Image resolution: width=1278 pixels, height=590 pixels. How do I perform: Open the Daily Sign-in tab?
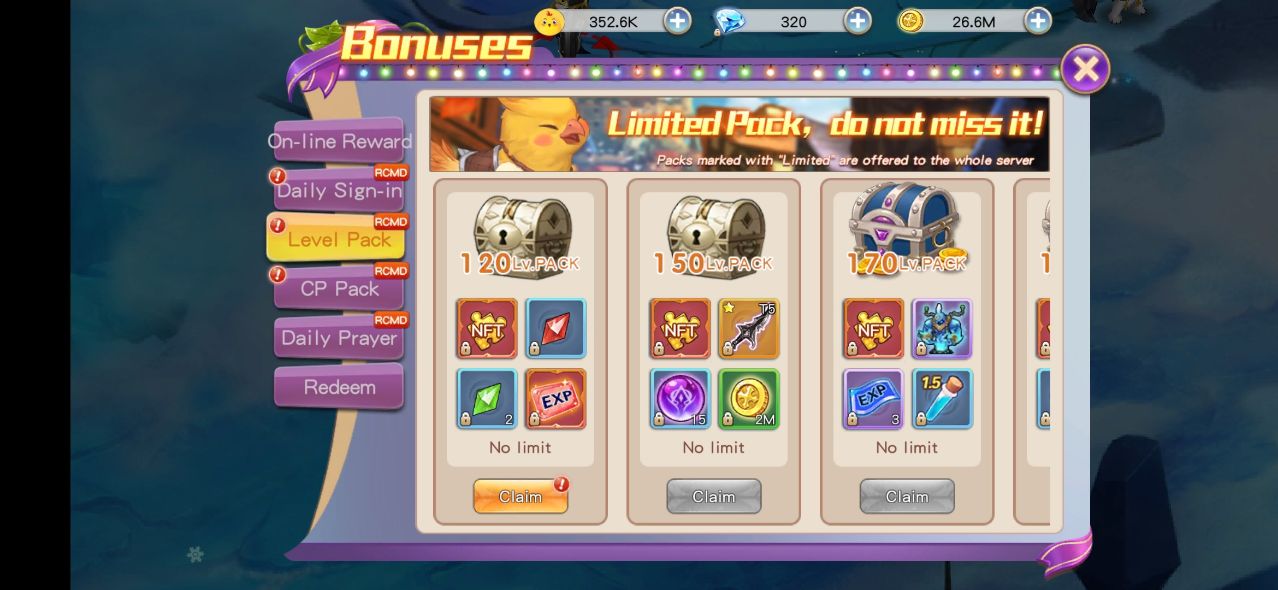tap(339, 190)
